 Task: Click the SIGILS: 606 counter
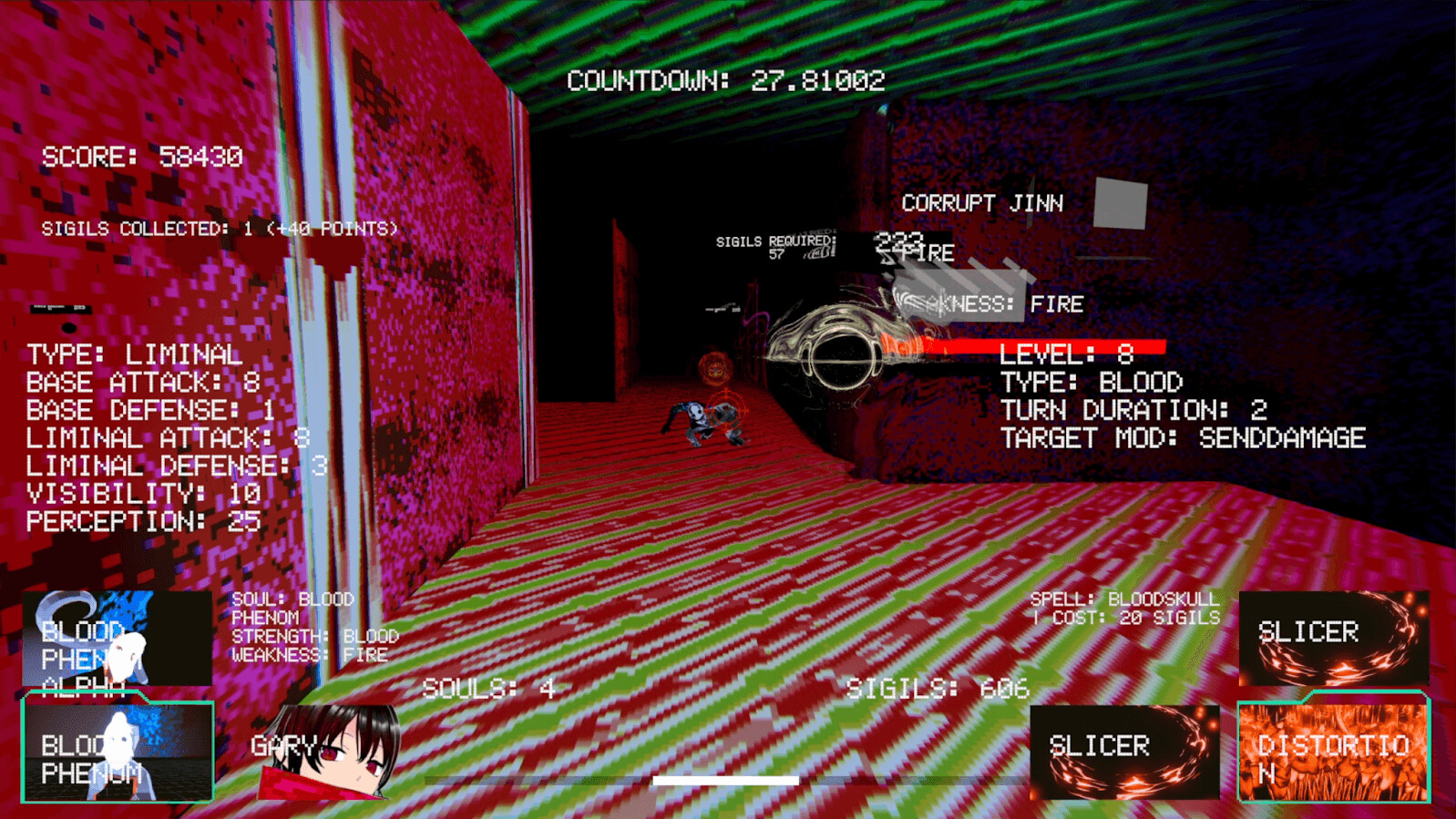tap(938, 689)
